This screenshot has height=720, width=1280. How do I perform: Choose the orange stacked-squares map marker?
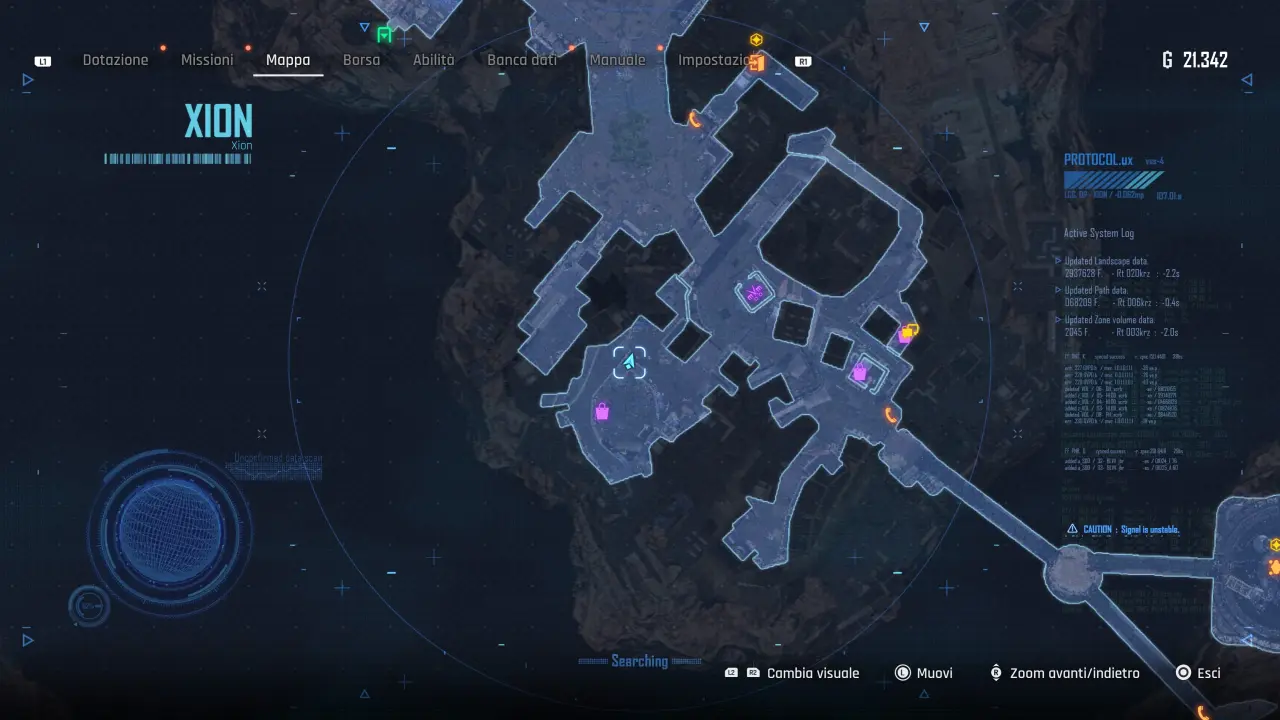pos(909,330)
